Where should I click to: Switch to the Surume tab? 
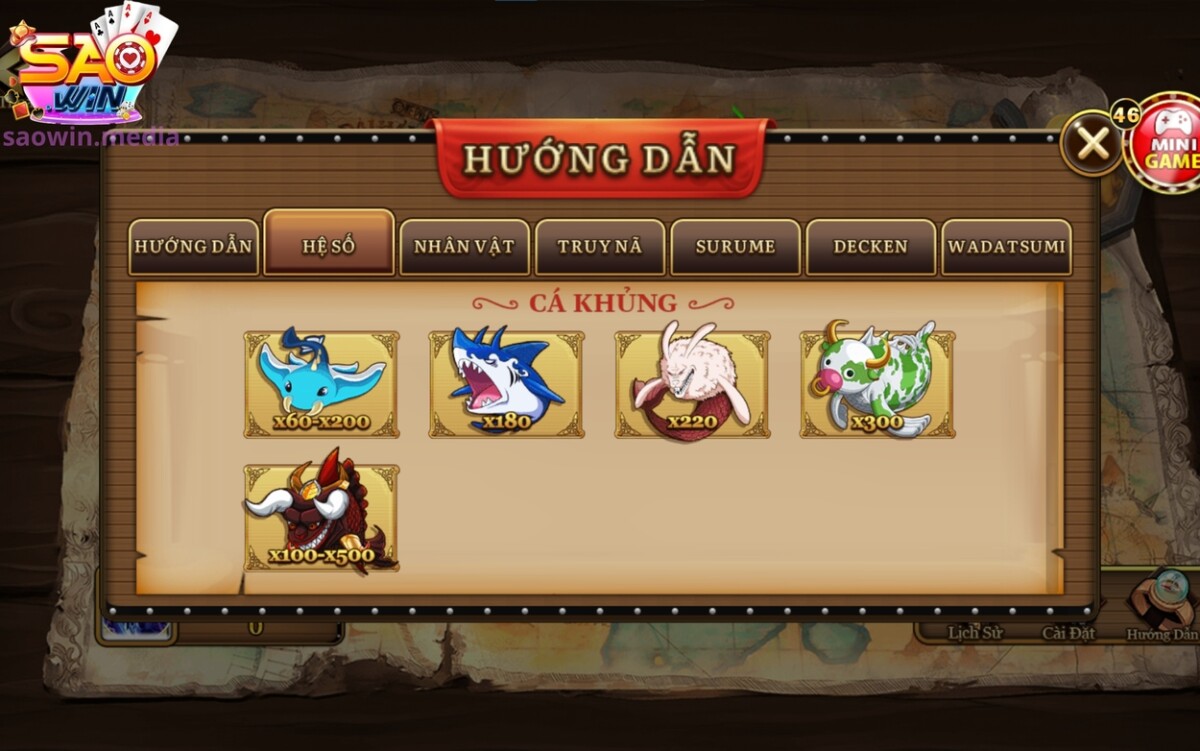(736, 247)
